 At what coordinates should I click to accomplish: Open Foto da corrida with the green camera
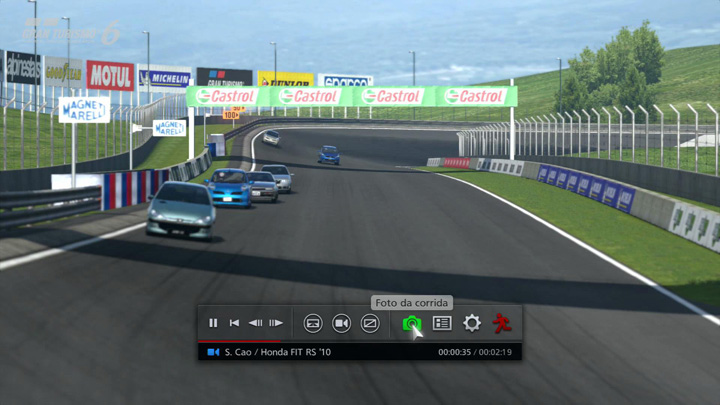point(411,323)
